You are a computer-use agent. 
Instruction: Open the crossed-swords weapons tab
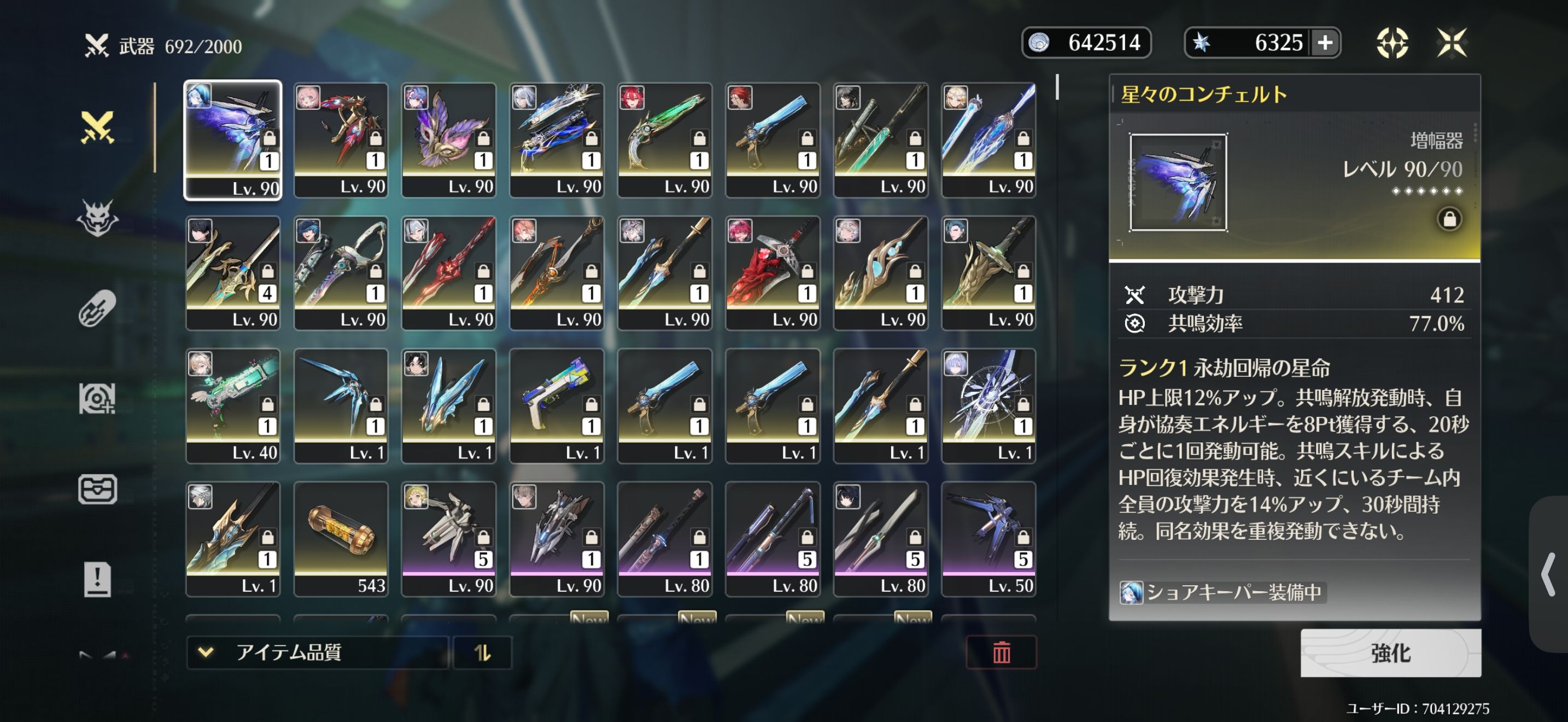tap(97, 128)
